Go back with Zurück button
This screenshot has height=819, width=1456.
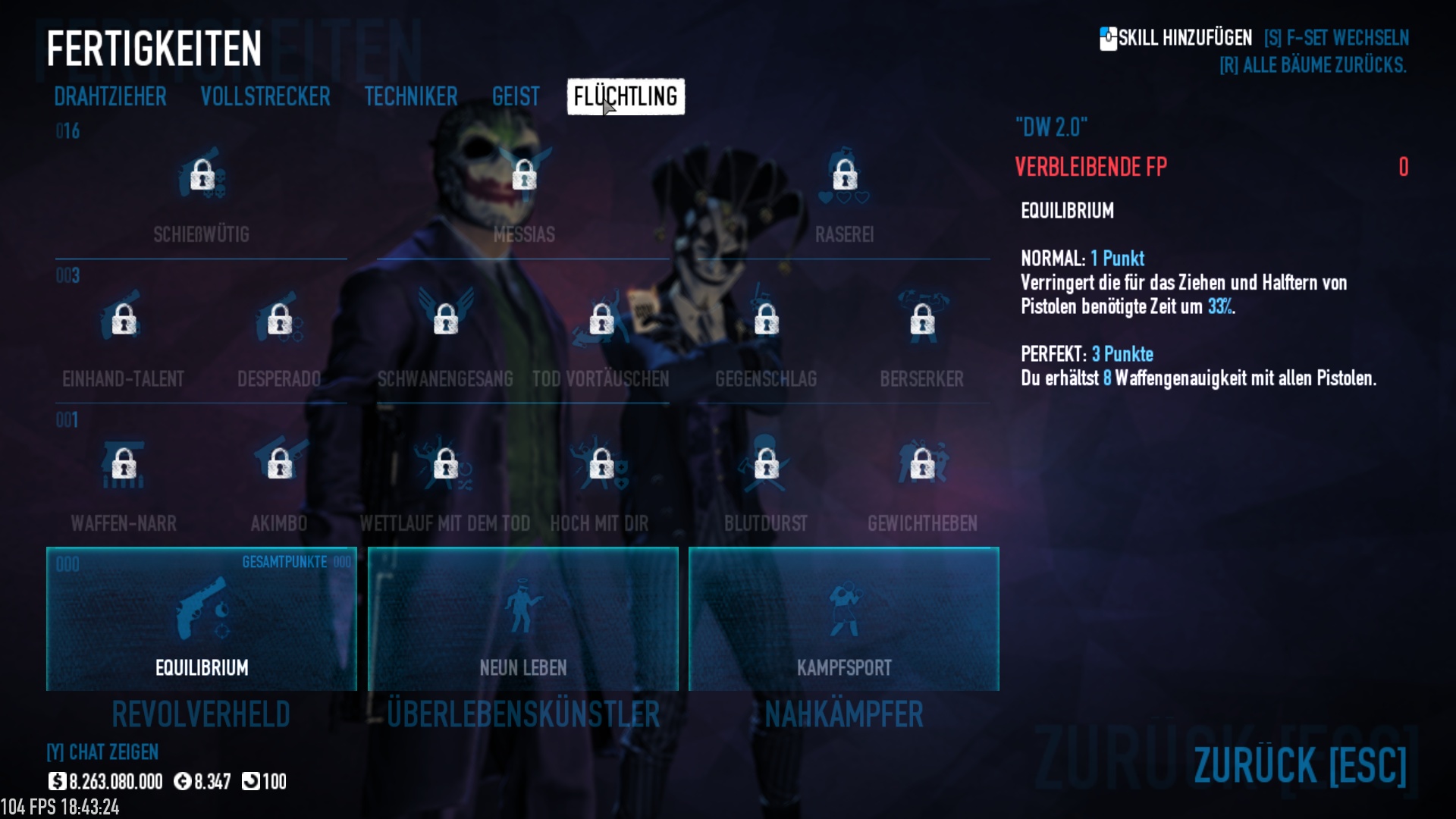[1300, 764]
